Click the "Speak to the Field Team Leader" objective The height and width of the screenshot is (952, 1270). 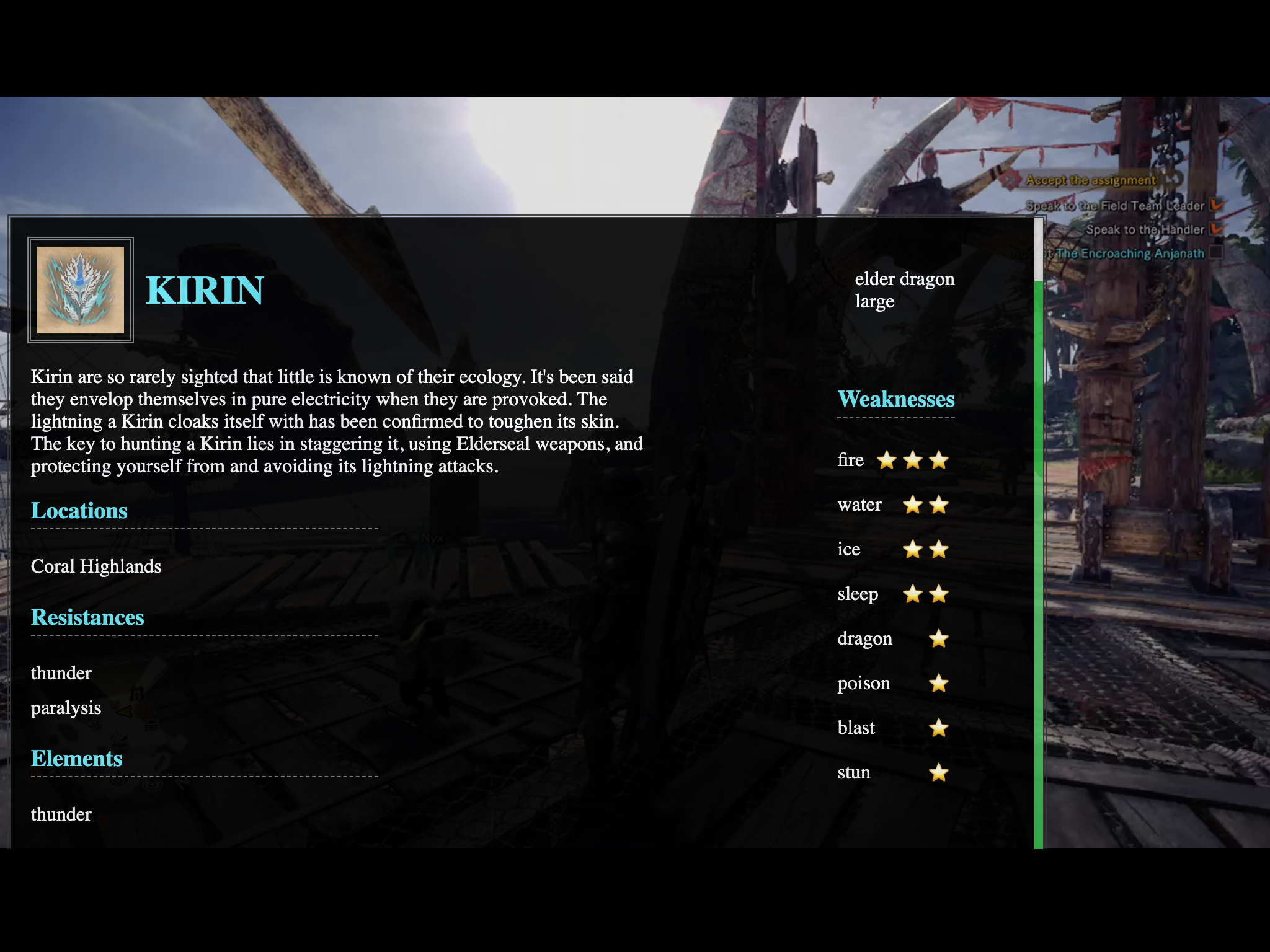(x=1114, y=206)
